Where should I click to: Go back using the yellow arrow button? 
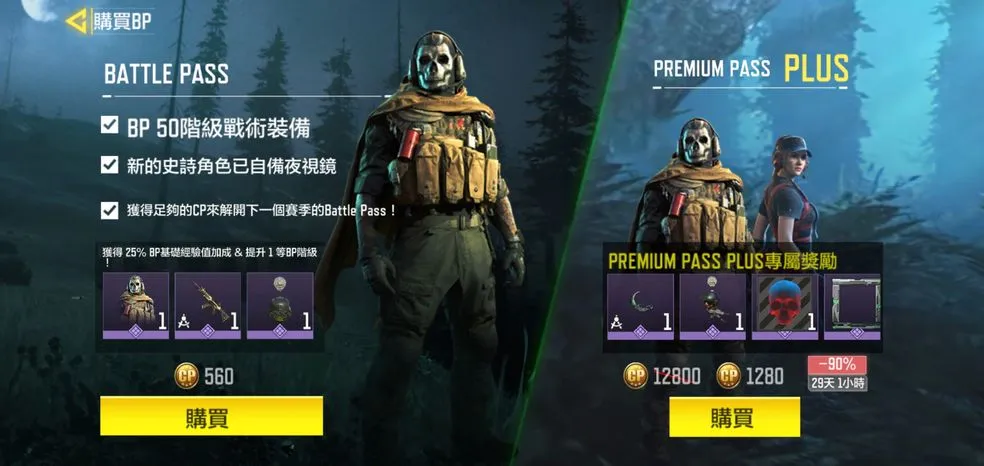pyautogui.click(x=76, y=21)
